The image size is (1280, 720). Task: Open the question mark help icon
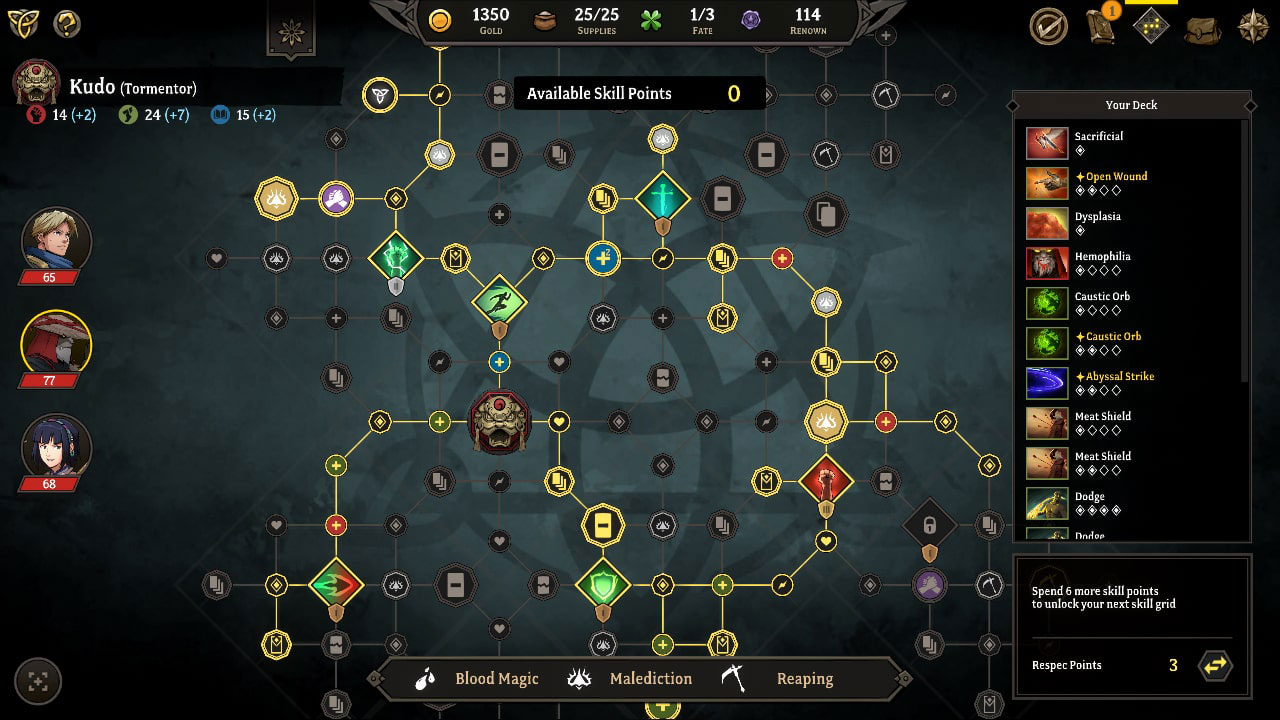coord(66,23)
